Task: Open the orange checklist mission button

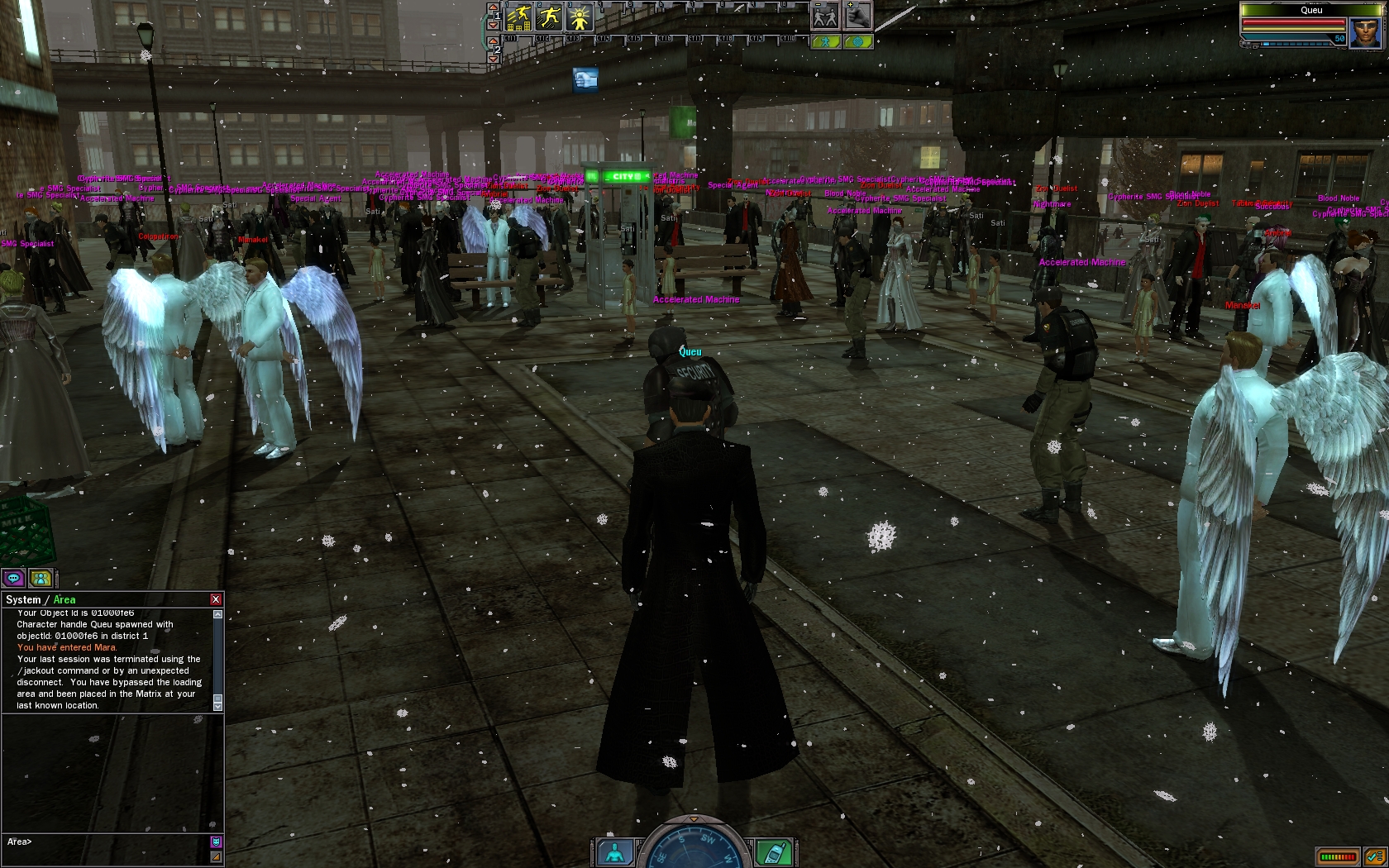Action: [1375, 856]
